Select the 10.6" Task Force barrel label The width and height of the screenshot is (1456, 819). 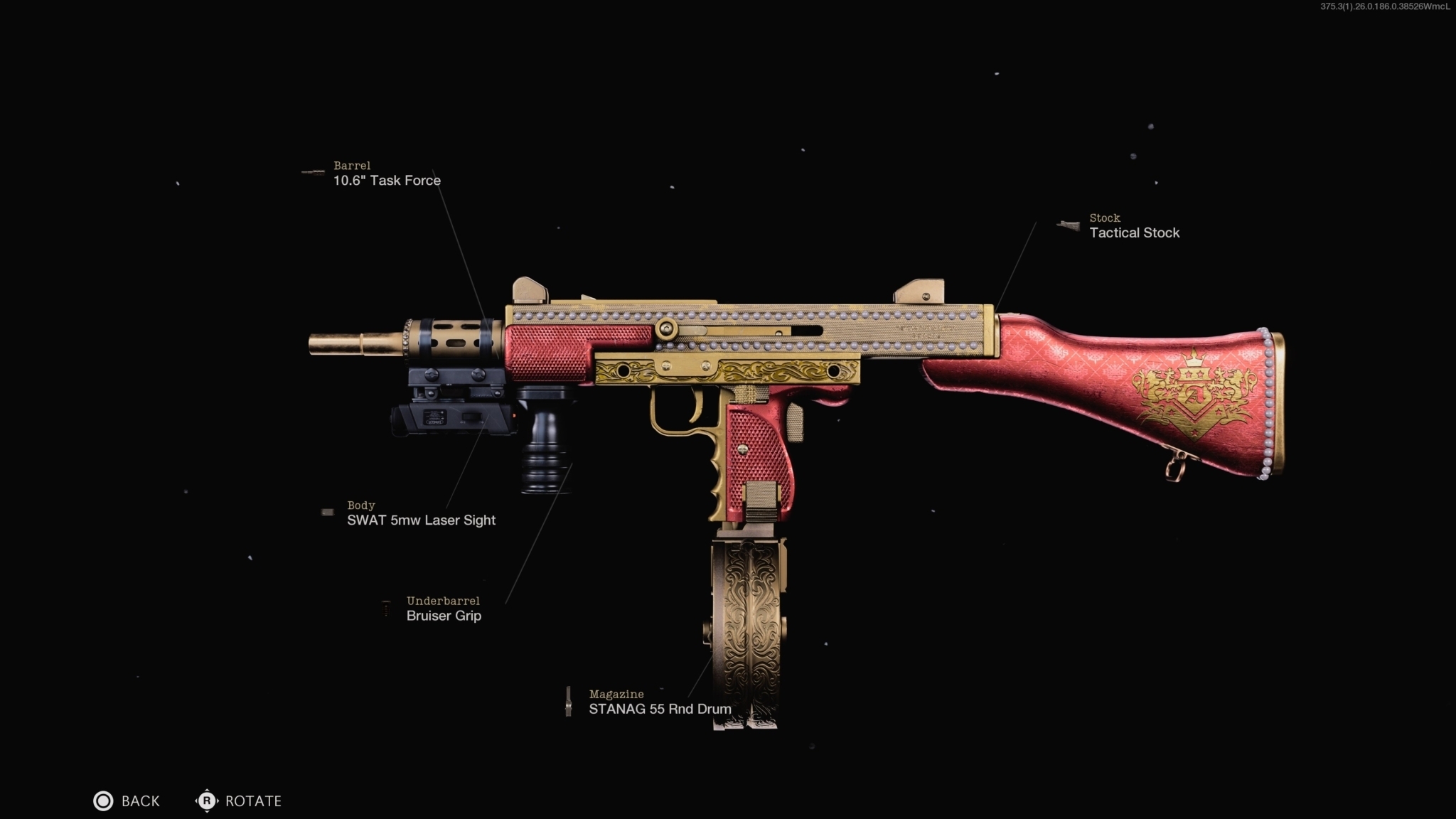386,180
